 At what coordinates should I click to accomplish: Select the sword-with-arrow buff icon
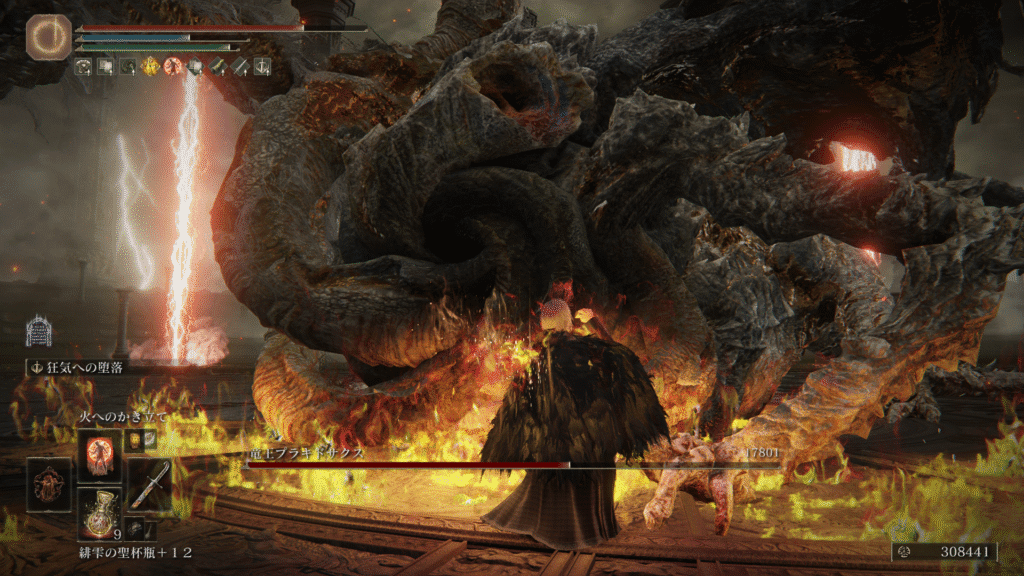[240, 67]
